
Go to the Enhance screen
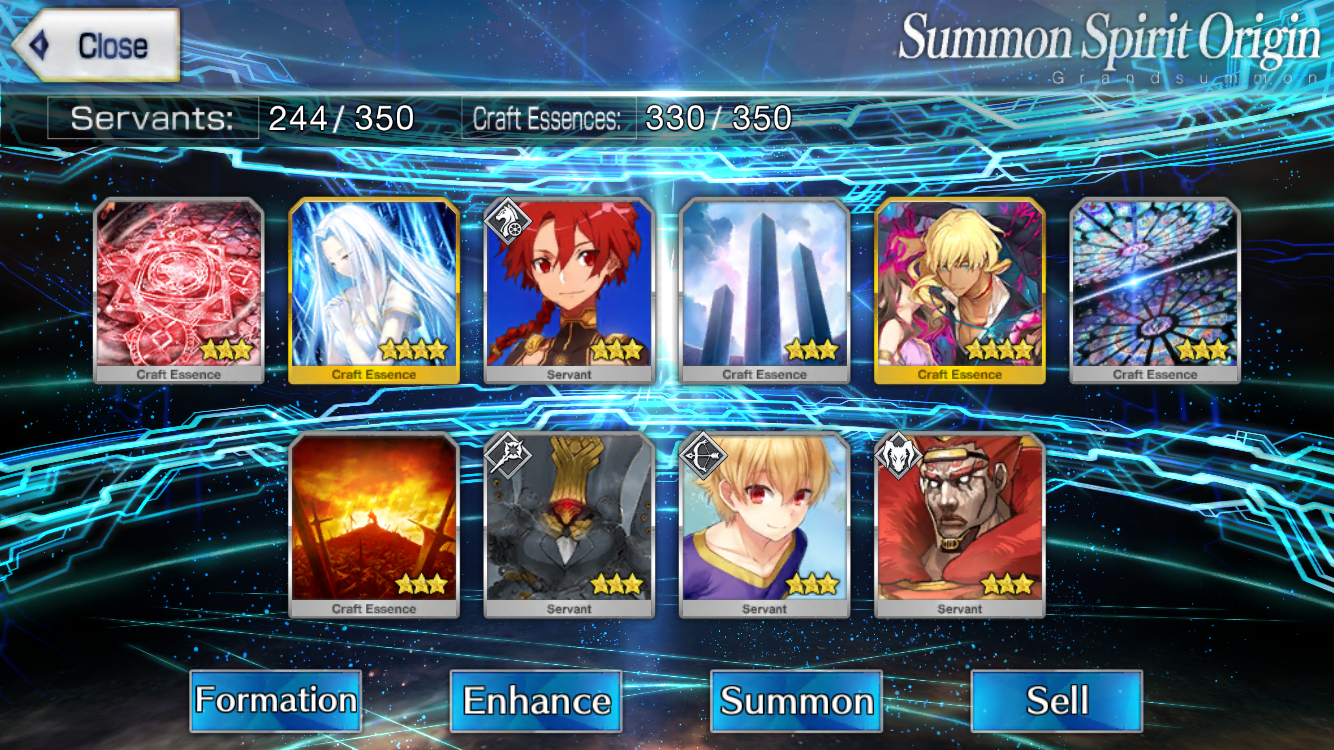pyautogui.click(x=536, y=700)
